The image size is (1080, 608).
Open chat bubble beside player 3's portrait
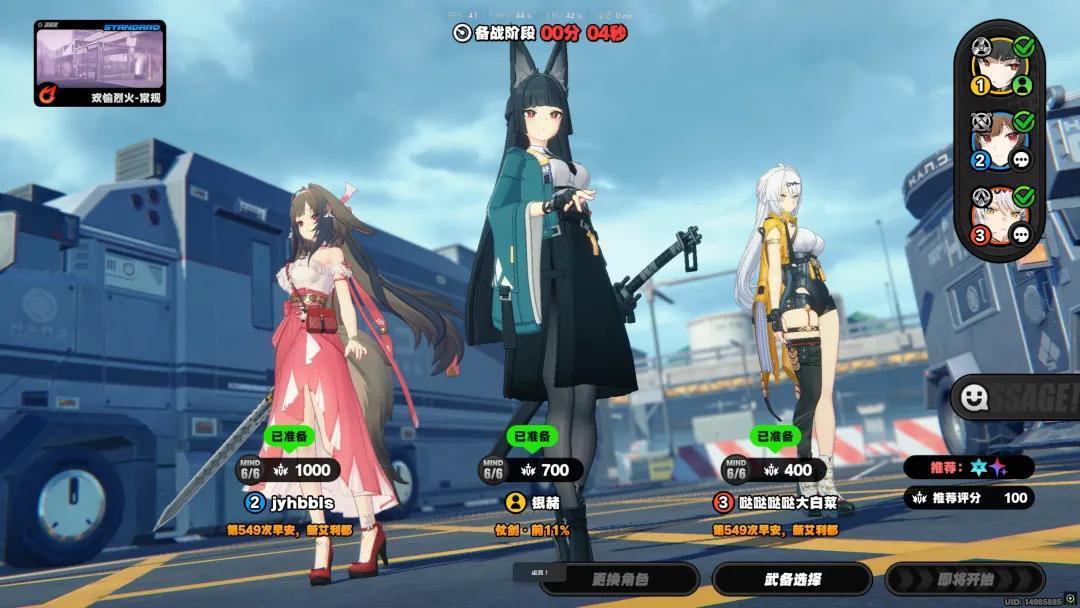tap(1022, 234)
